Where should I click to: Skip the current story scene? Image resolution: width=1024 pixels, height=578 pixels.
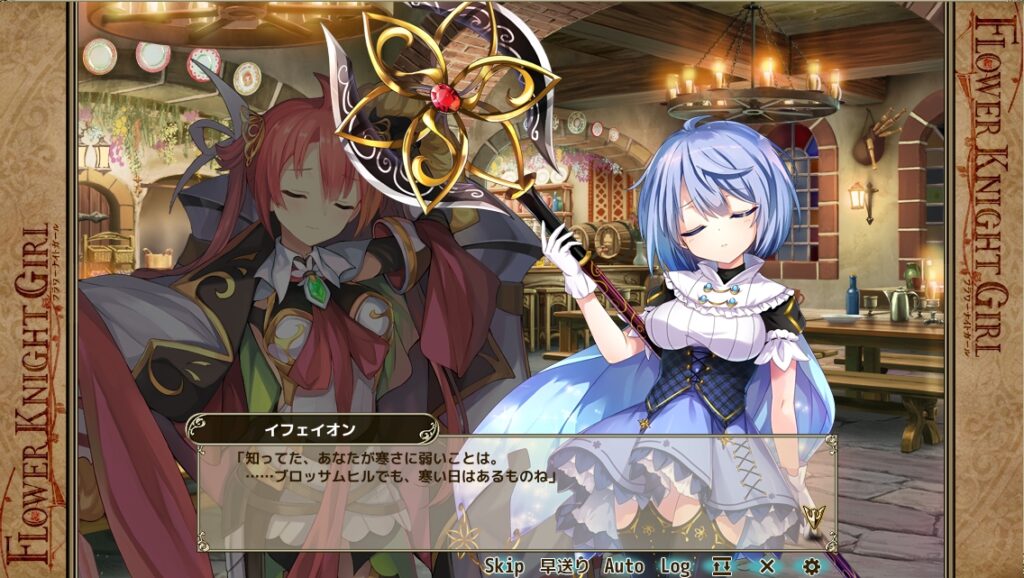[x=504, y=566]
